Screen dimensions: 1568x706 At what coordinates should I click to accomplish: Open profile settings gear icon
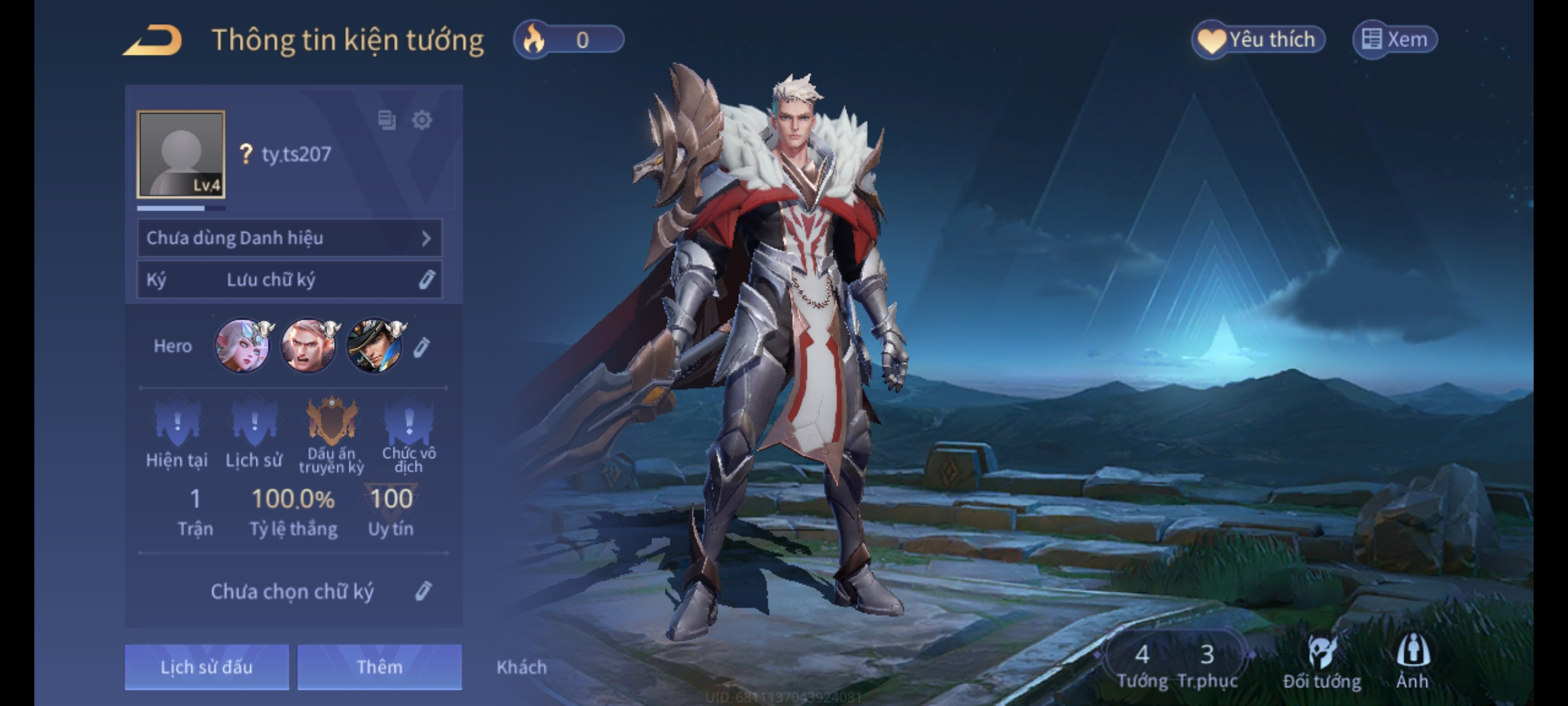pyautogui.click(x=422, y=120)
